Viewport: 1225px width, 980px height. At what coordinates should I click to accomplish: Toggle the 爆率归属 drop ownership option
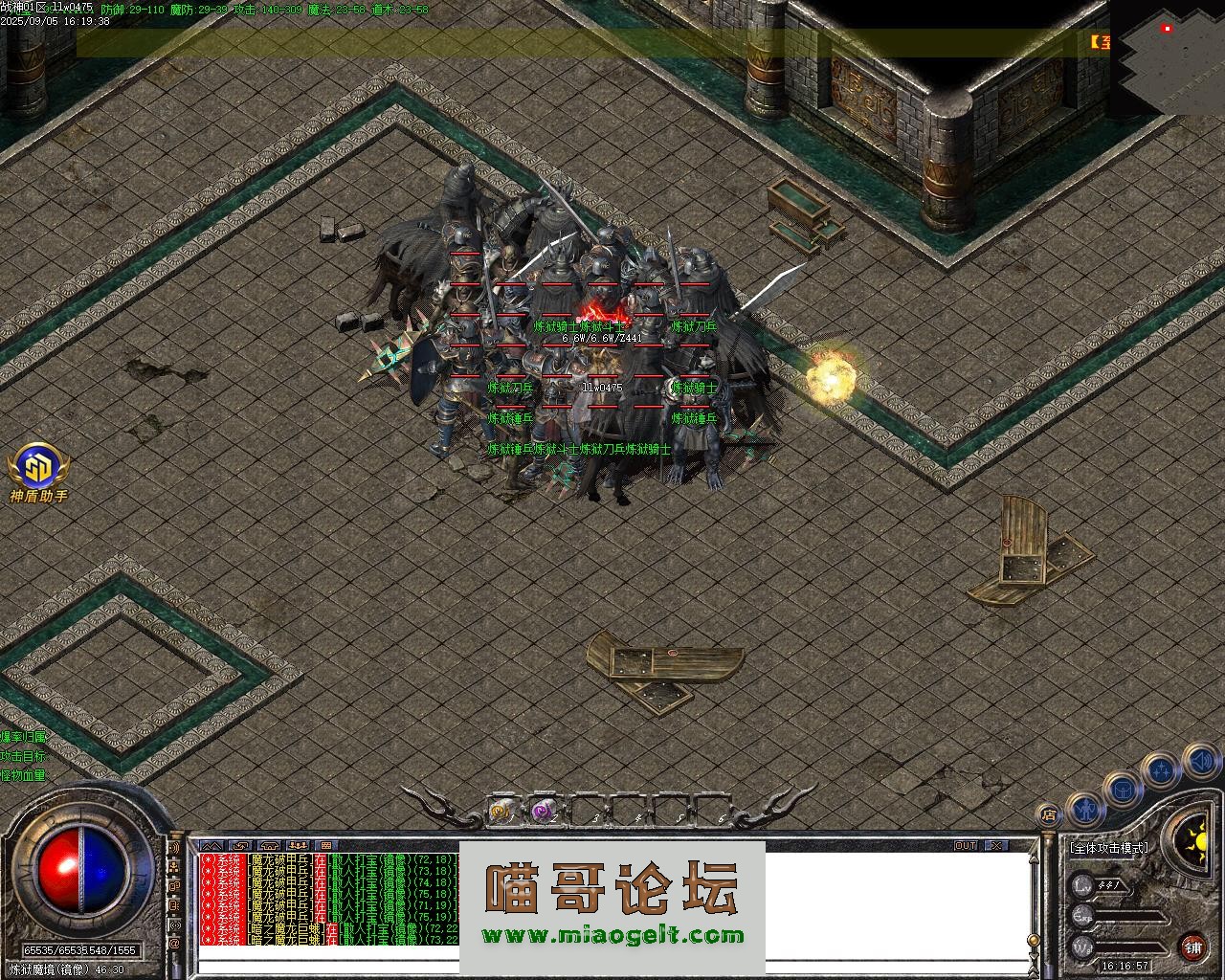click(23, 737)
